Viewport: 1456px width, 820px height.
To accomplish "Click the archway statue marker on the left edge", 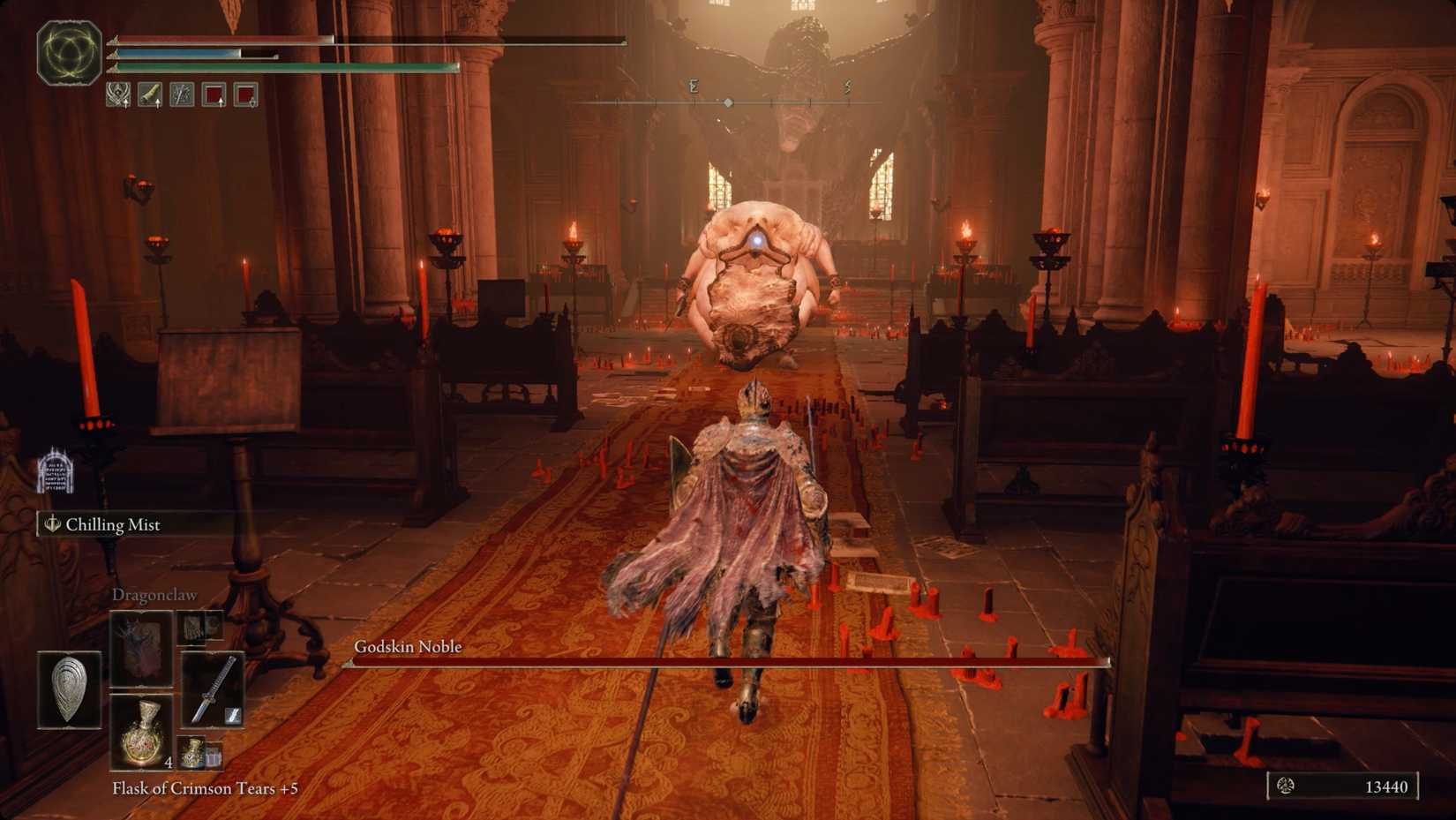I will (x=55, y=470).
